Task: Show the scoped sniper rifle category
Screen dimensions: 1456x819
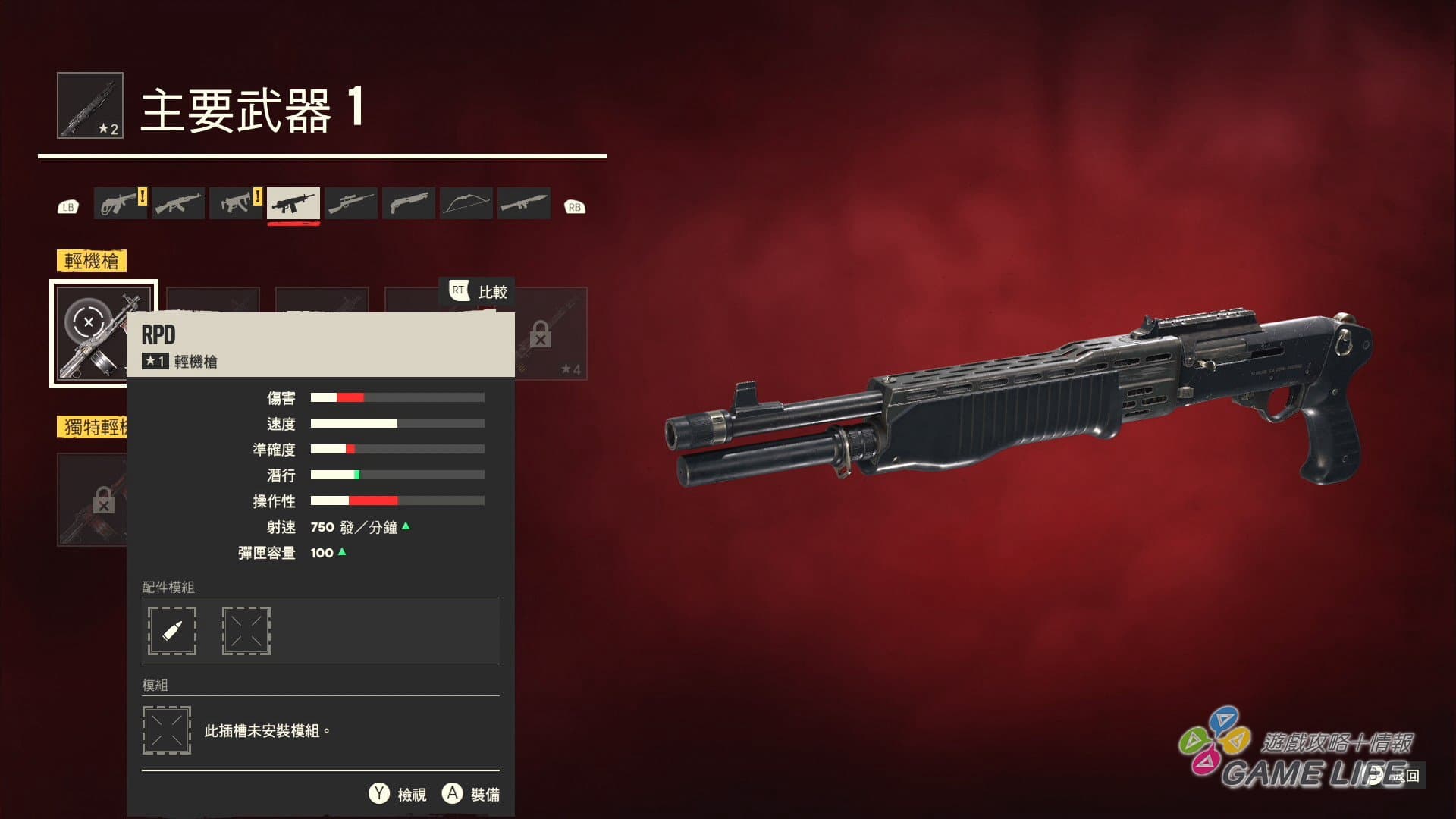Action: pyautogui.click(x=351, y=203)
